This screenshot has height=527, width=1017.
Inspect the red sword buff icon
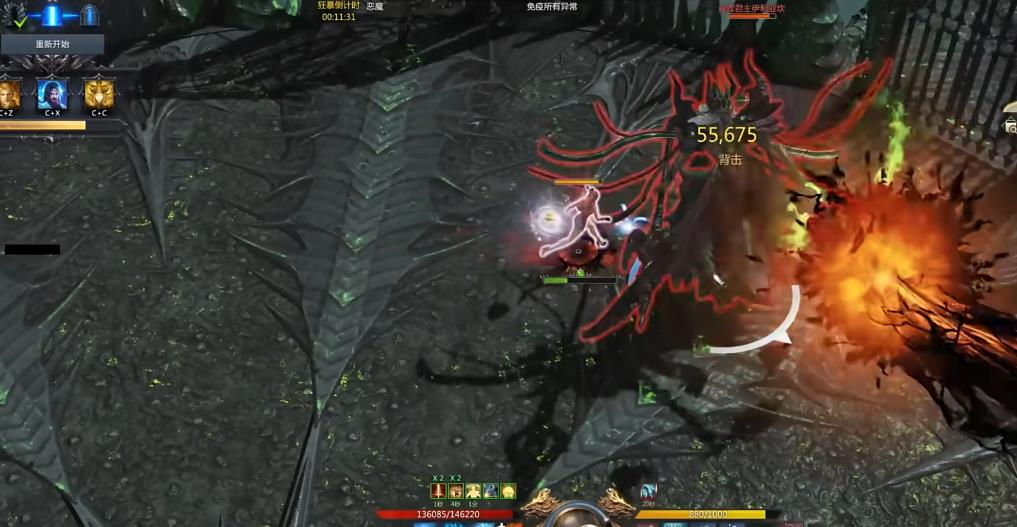438,491
